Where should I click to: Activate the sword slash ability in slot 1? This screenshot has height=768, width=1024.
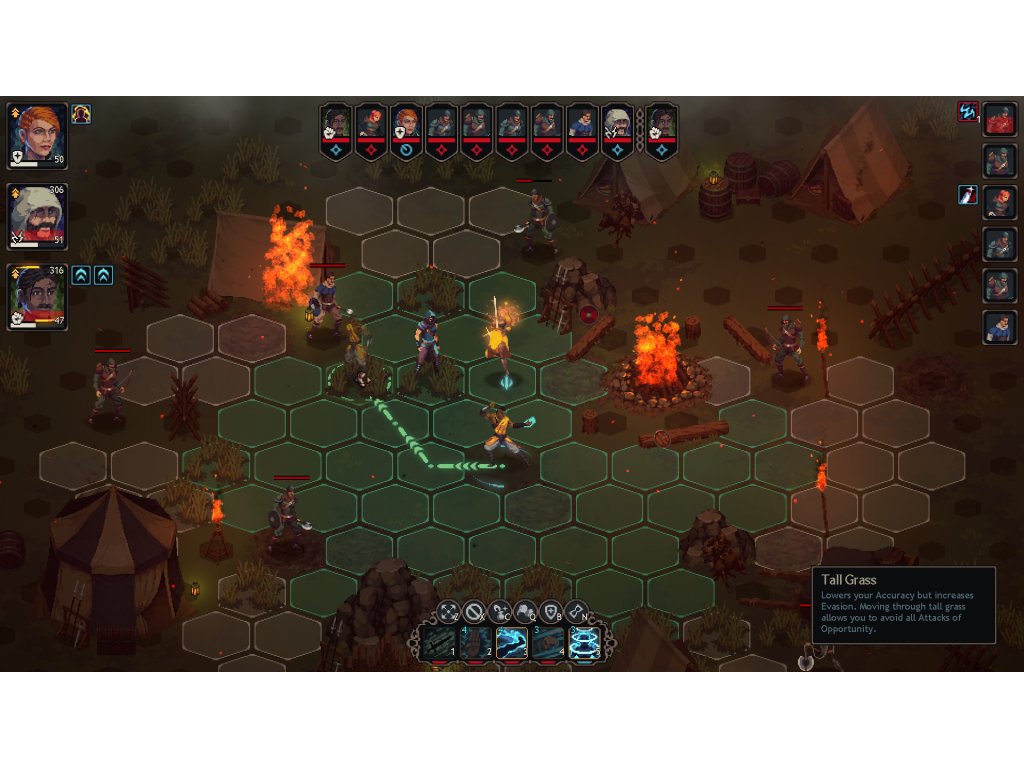(438, 643)
